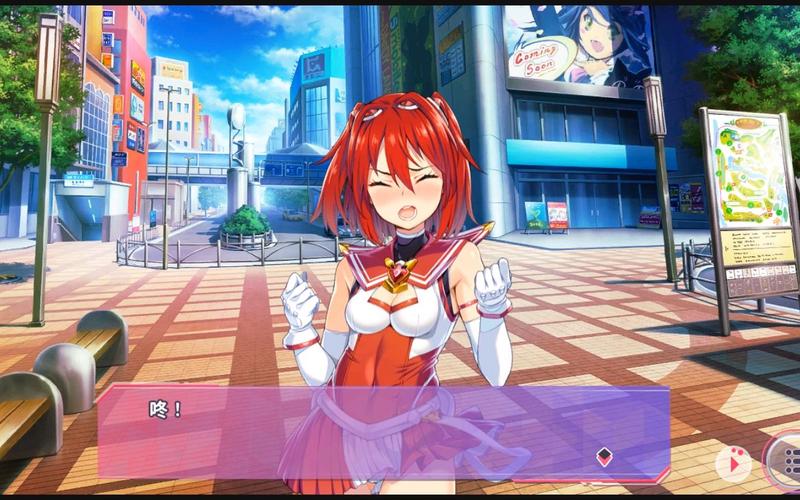Open the list menu button
This screenshot has height=500, width=800.
click(787, 461)
